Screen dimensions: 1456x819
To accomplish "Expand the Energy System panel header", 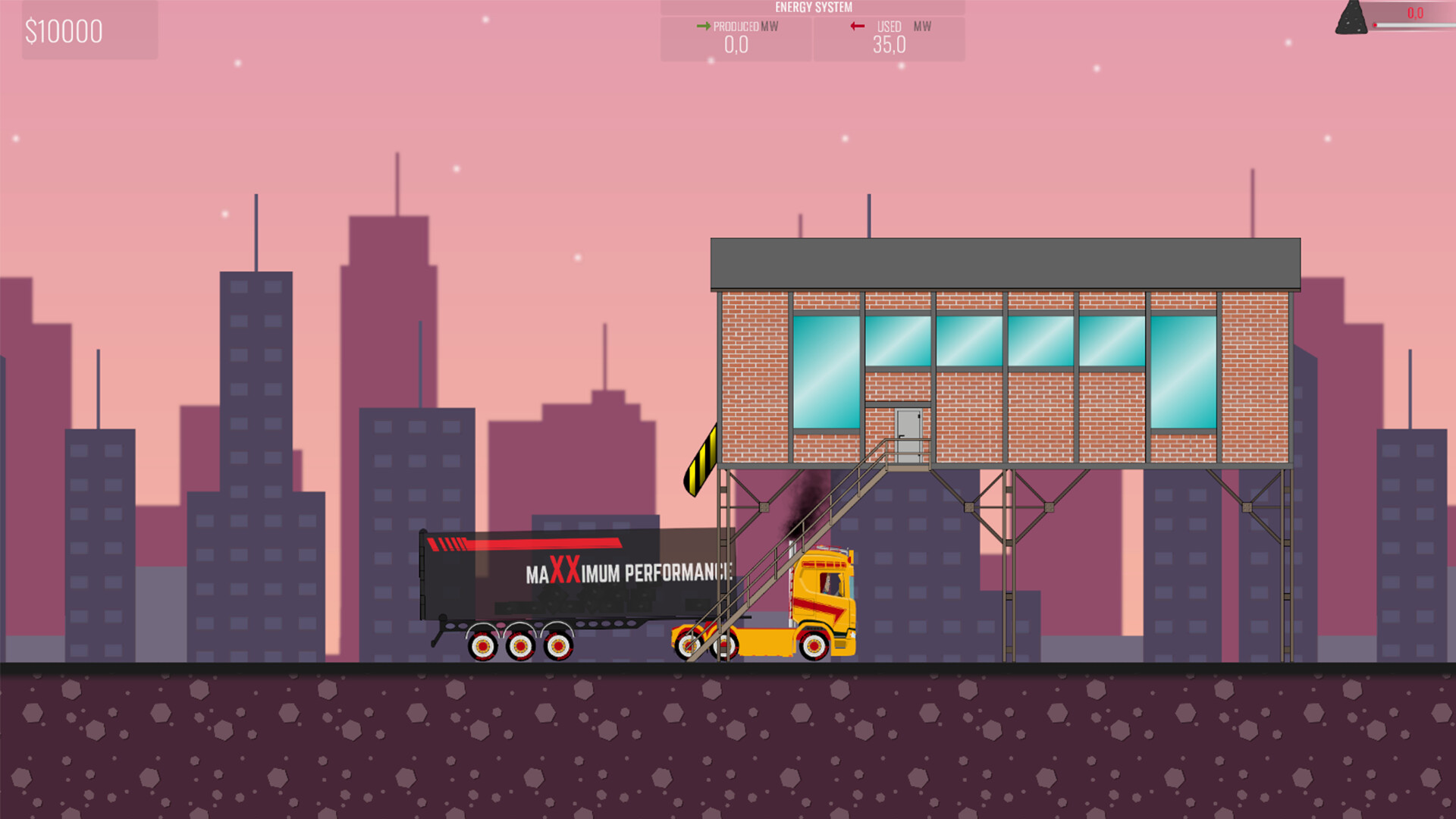I will pyautogui.click(x=812, y=7).
